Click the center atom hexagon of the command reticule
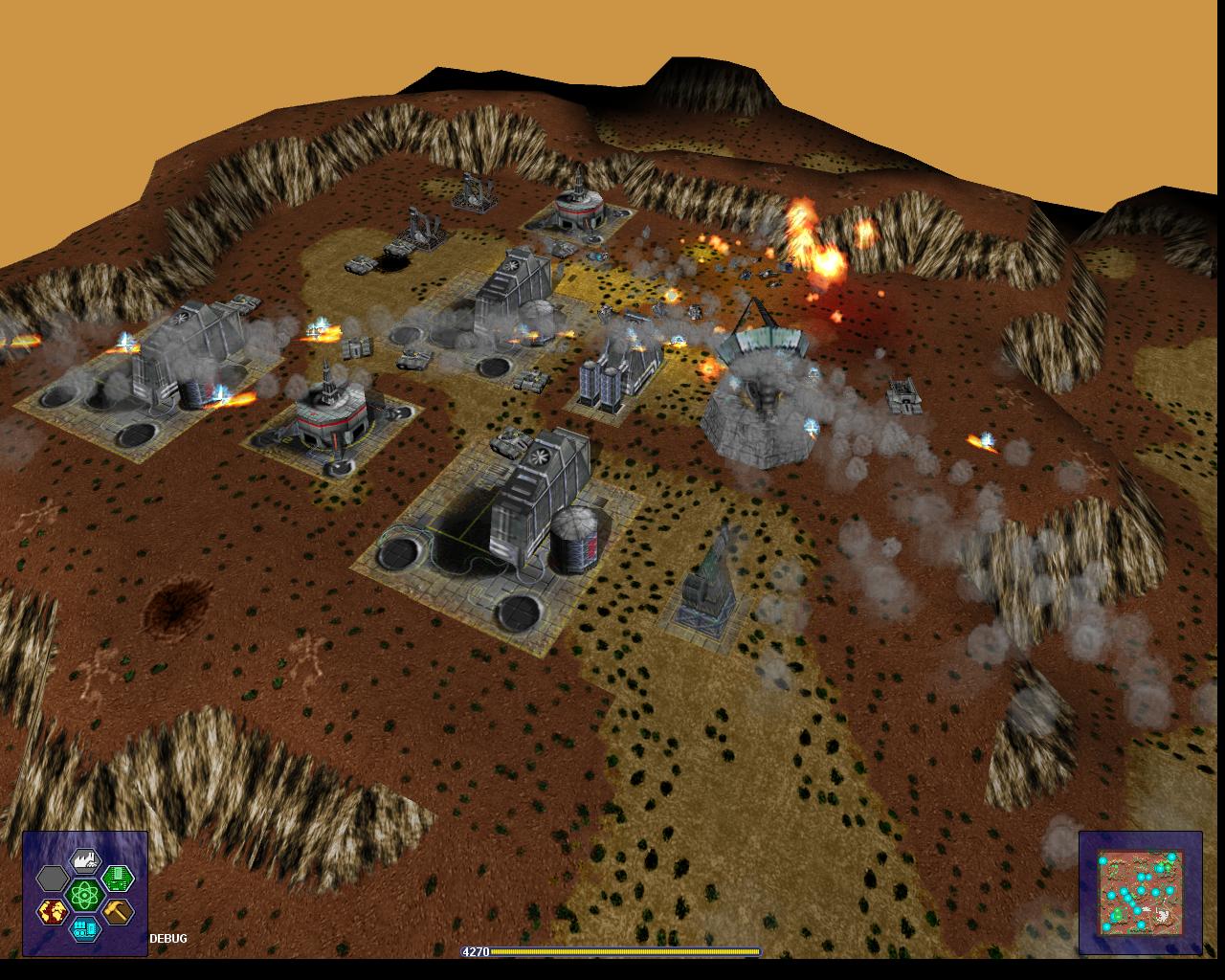Screen dimensions: 1225x980 point(84,895)
